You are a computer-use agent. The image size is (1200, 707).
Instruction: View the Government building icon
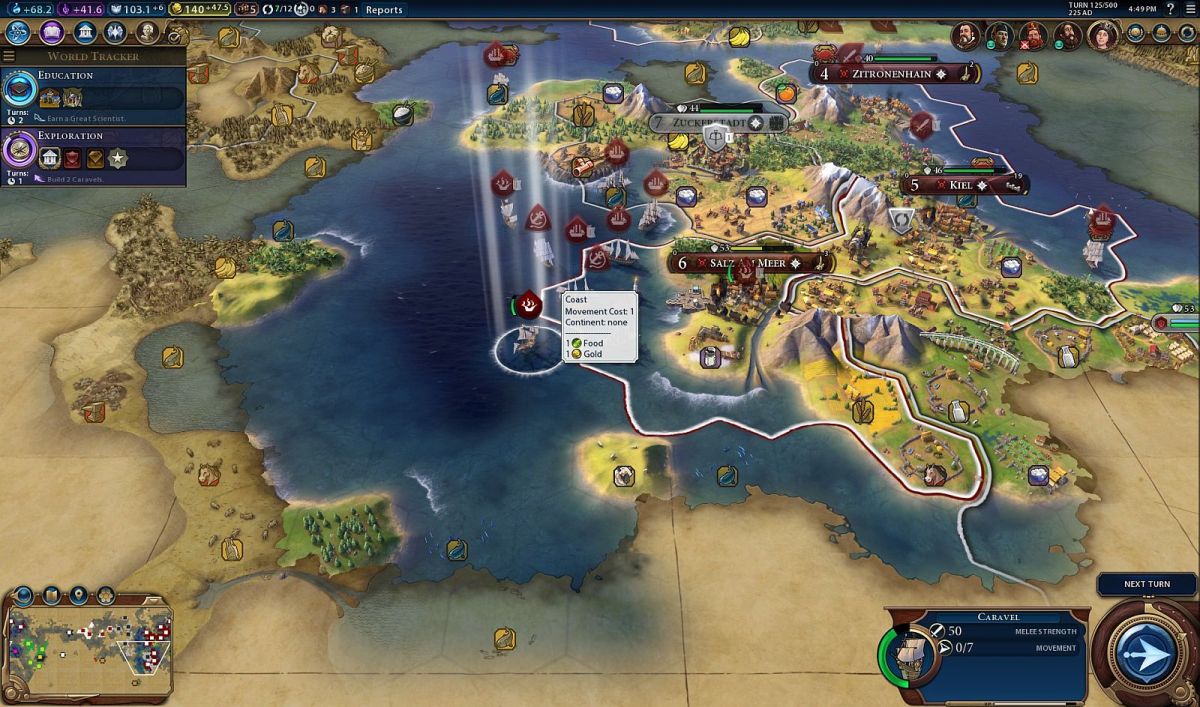(x=85, y=33)
